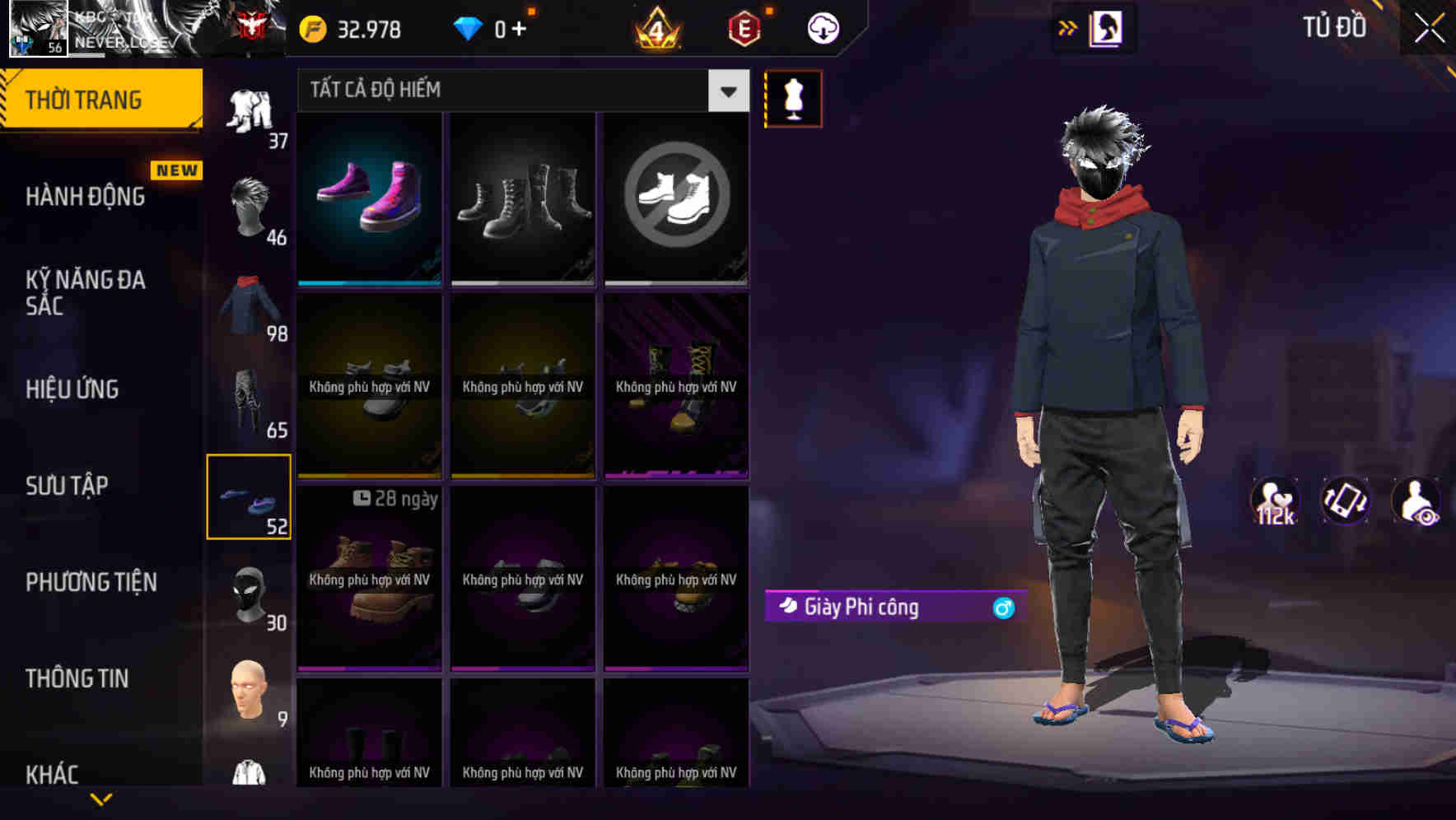Select the pink sneakers thumbnail in the grid
Image resolution: width=1456 pixels, height=820 pixels.
coord(368,198)
